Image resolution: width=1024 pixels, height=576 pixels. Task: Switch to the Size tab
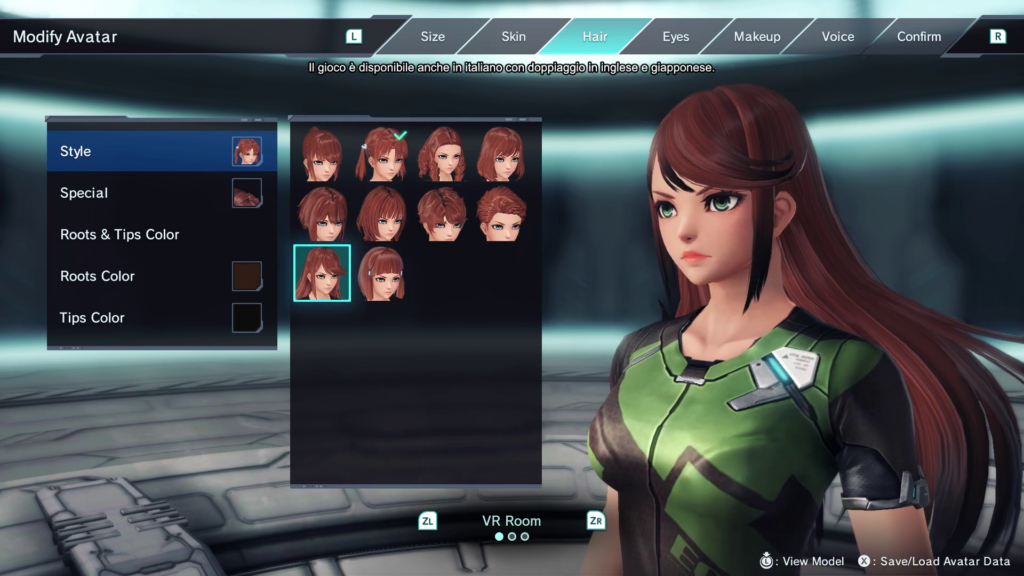[432, 37]
